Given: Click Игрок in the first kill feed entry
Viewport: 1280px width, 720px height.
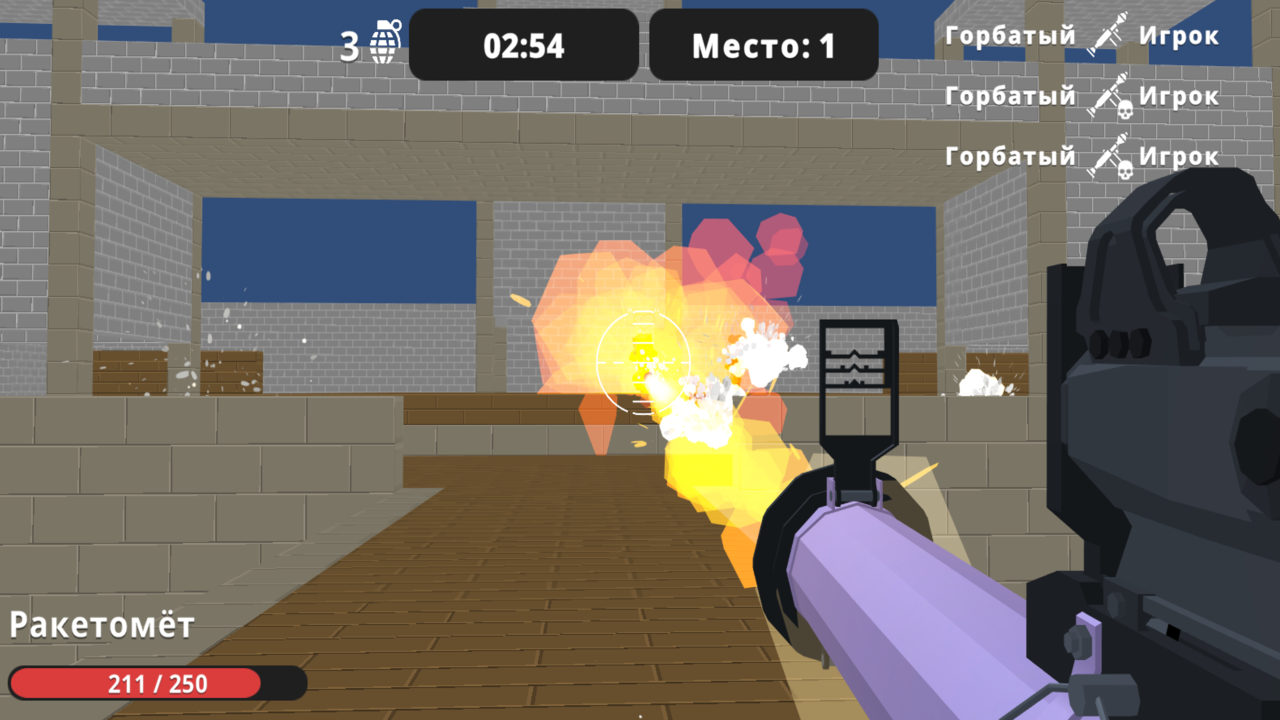Looking at the screenshot, I should 1182,33.
